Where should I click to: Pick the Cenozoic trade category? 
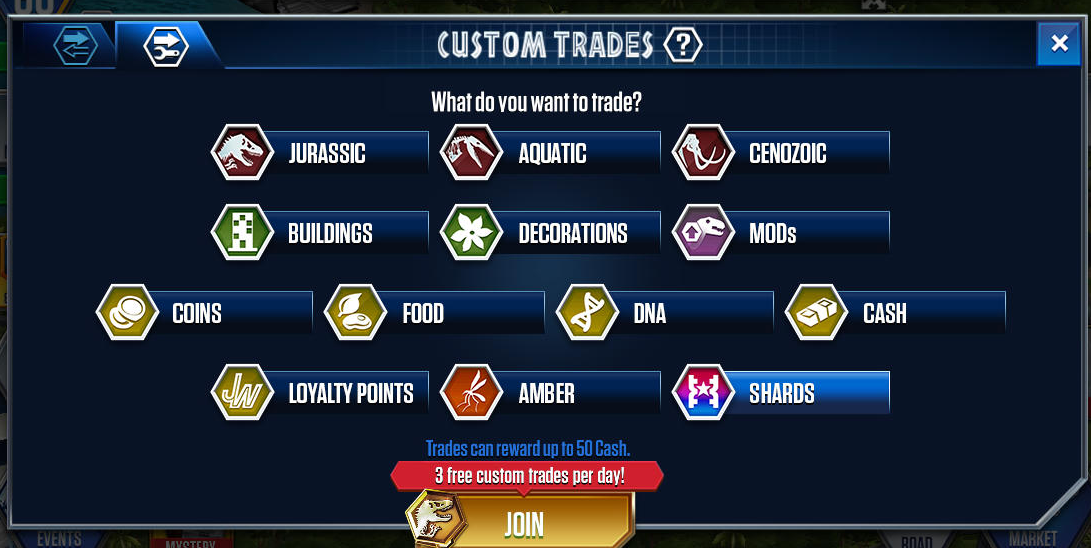(782, 153)
